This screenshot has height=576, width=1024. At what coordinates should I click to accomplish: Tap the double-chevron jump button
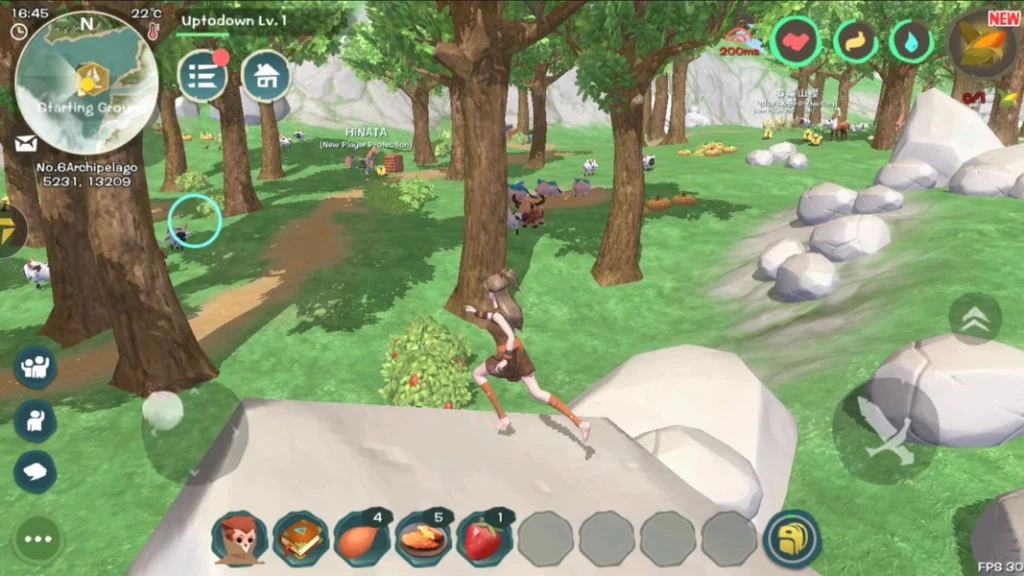click(974, 319)
